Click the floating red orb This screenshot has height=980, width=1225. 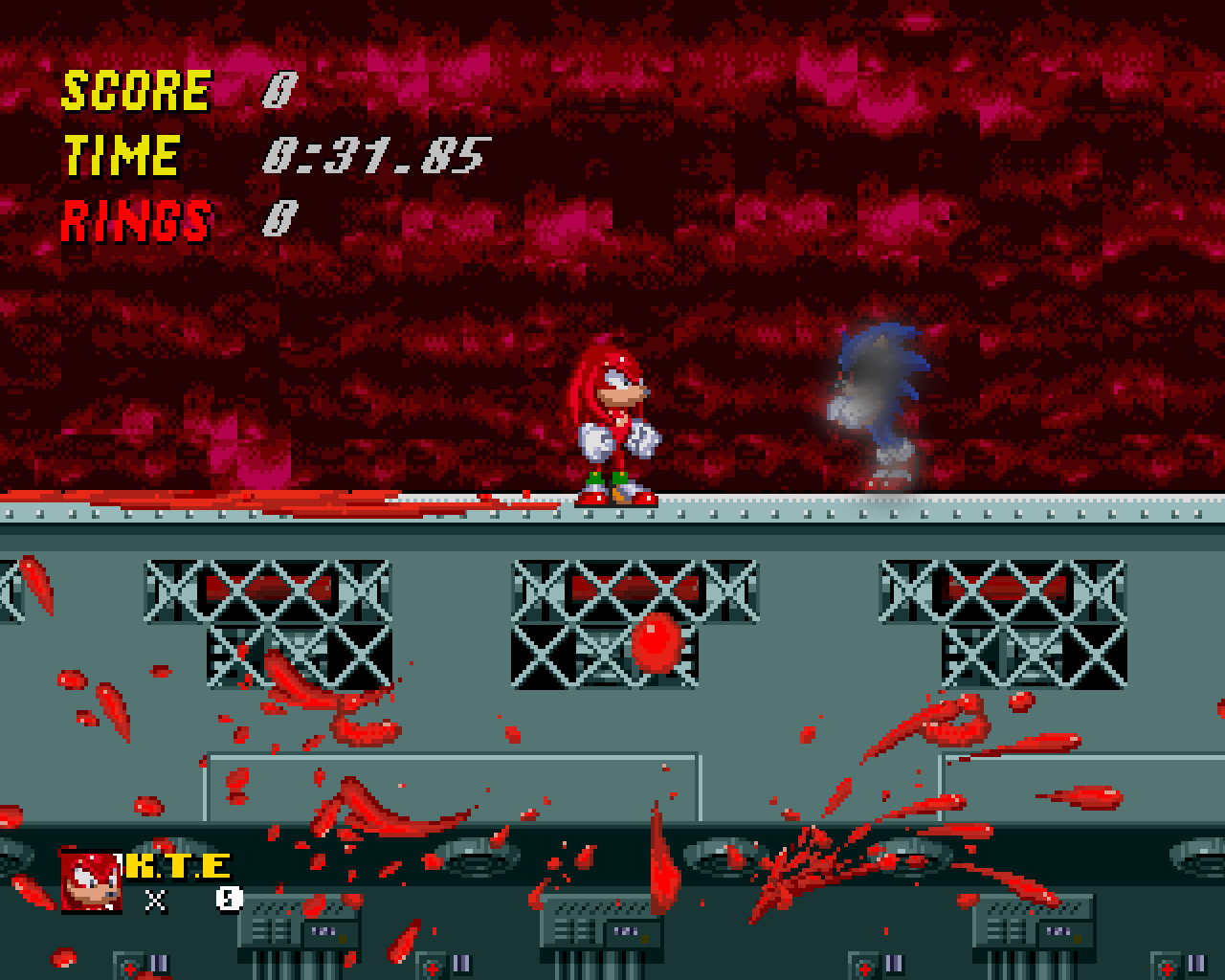[656, 646]
